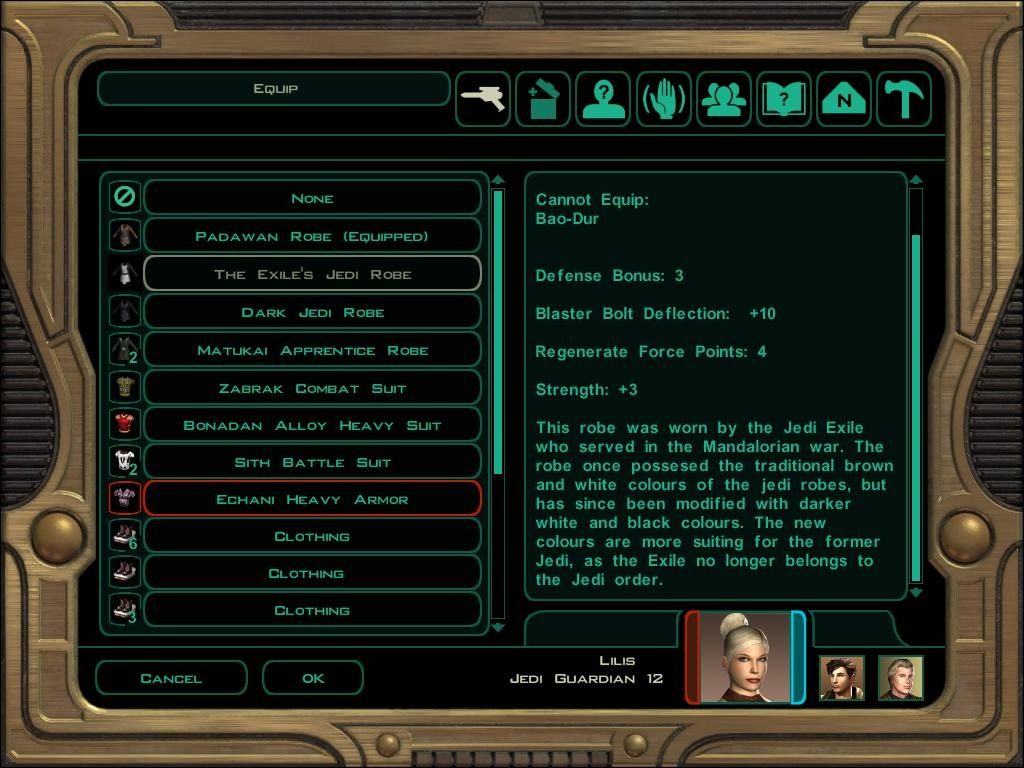1024x768 pixels.
Task: Open the inventory box icon
Action: pos(543,99)
